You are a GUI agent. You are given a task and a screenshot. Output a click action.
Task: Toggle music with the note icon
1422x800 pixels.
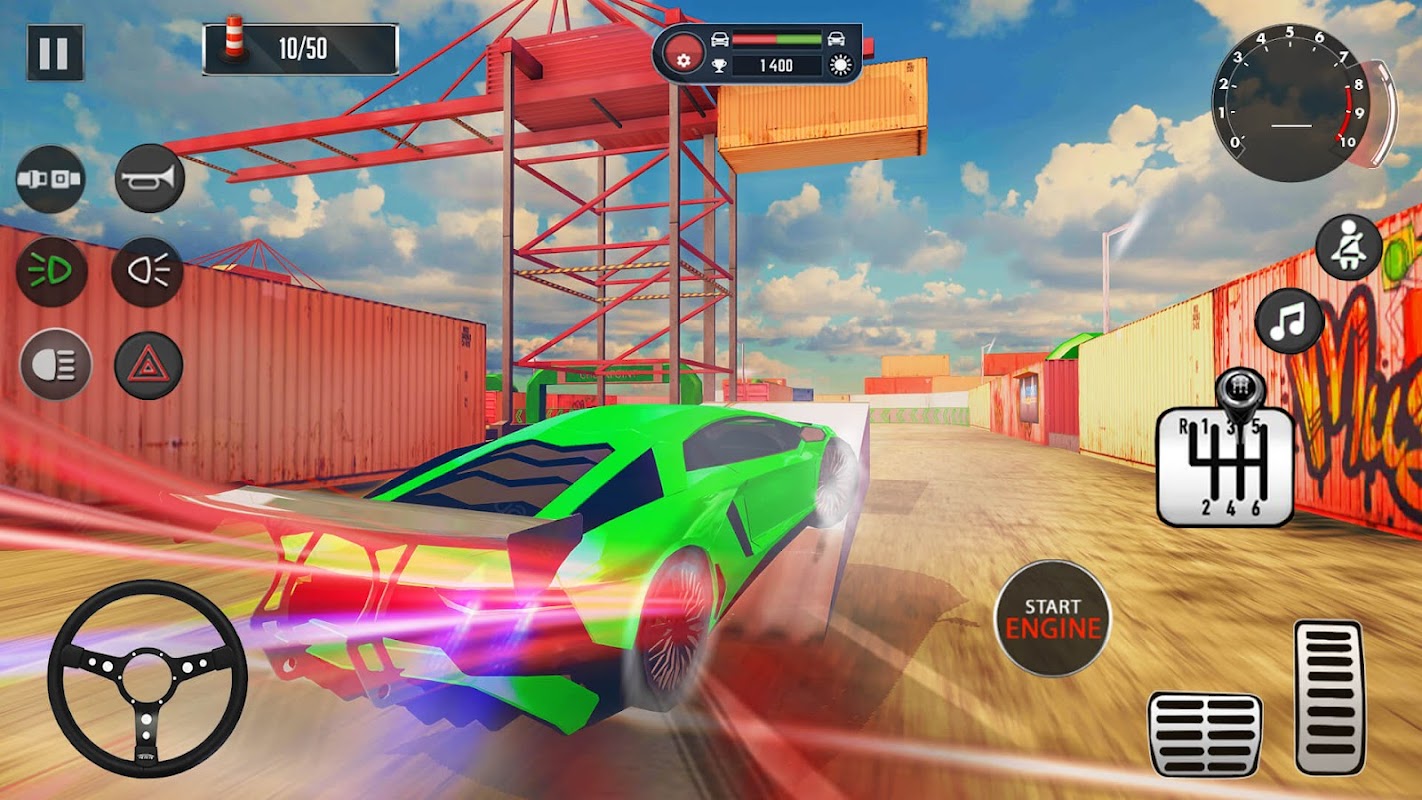(1290, 321)
